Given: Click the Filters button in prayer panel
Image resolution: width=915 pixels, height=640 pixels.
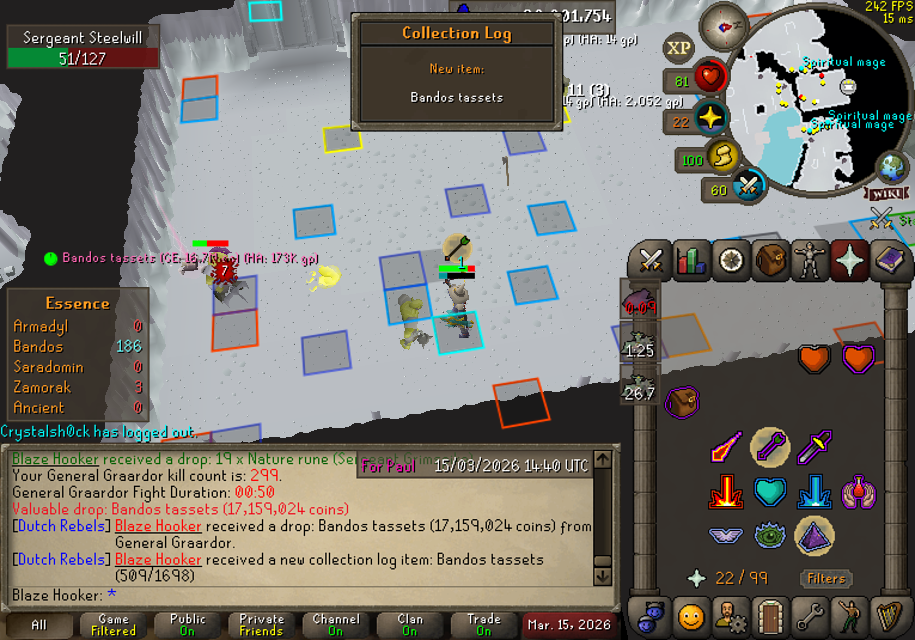Looking at the screenshot, I should click(827, 578).
